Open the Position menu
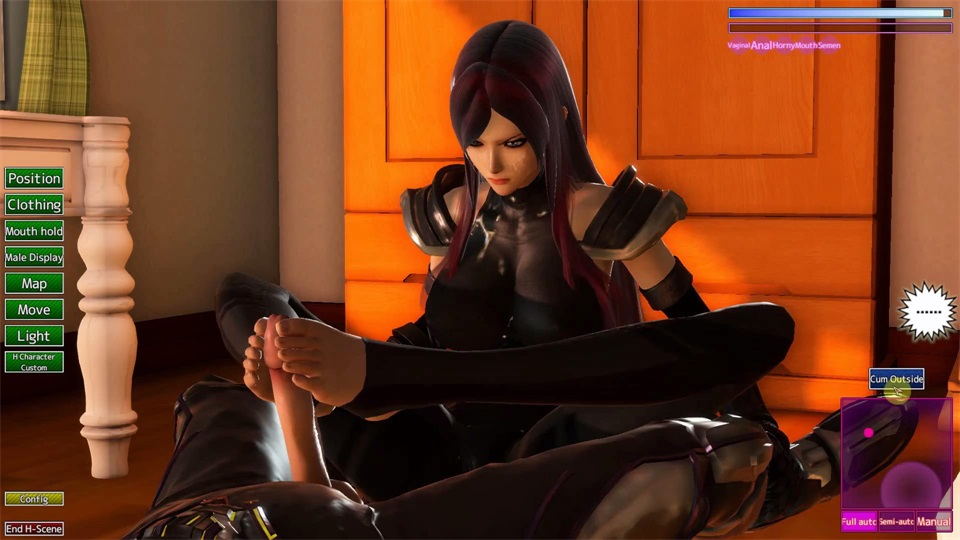The width and height of the screenshot is (960, 540). (34, 178)
